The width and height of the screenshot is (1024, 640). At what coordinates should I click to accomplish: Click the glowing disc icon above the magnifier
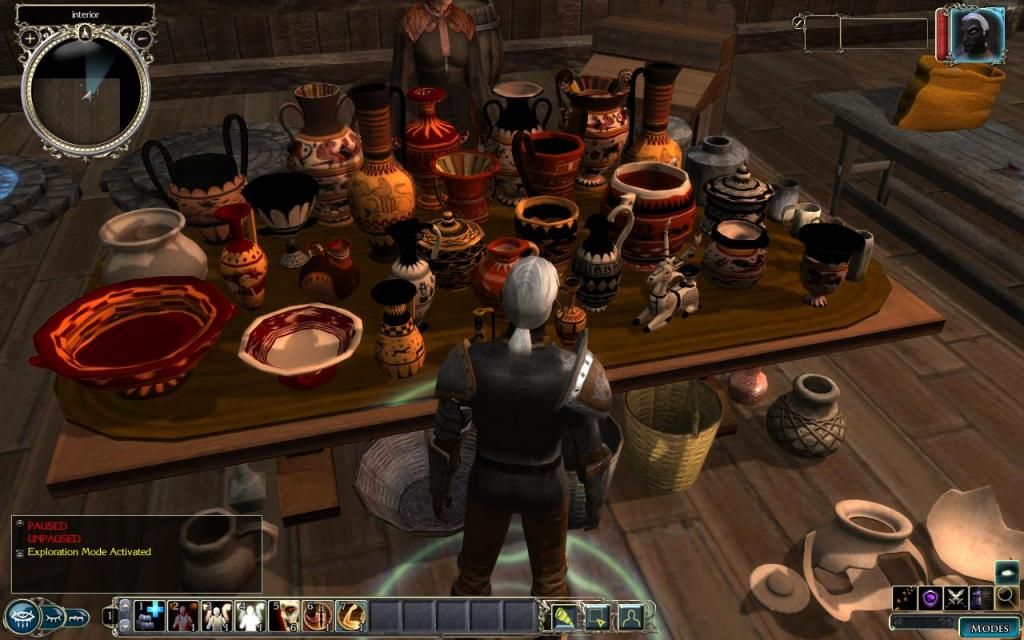(1007, 572)
